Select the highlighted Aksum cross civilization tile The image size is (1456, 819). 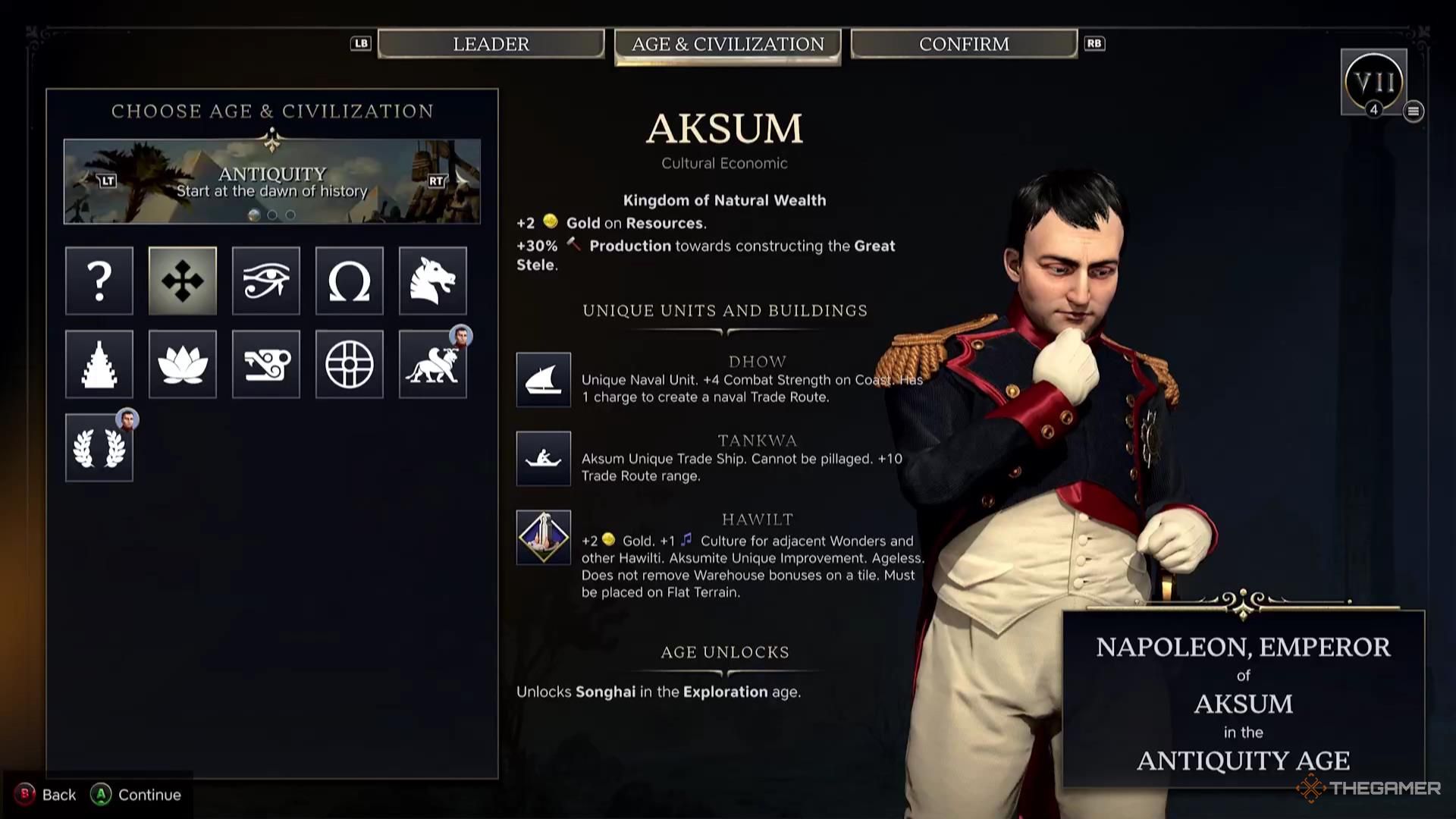pos(183,281)
